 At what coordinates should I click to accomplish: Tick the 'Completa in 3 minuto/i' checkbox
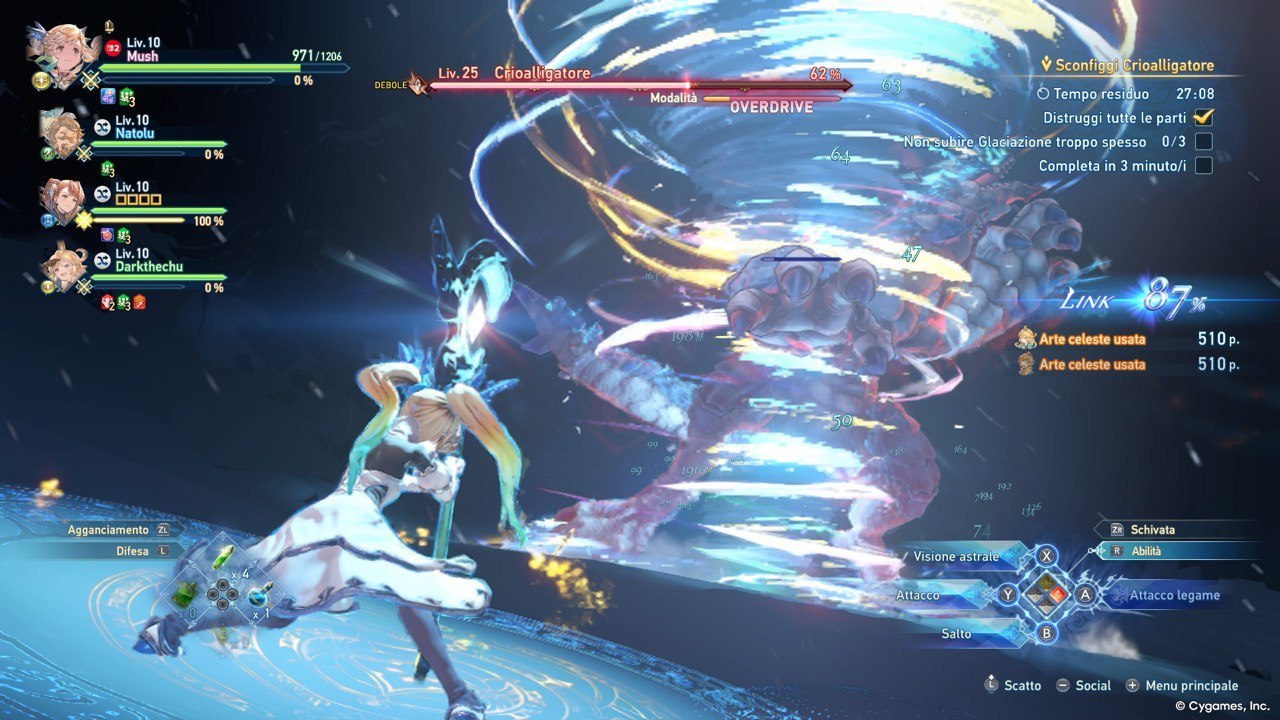1204,165
